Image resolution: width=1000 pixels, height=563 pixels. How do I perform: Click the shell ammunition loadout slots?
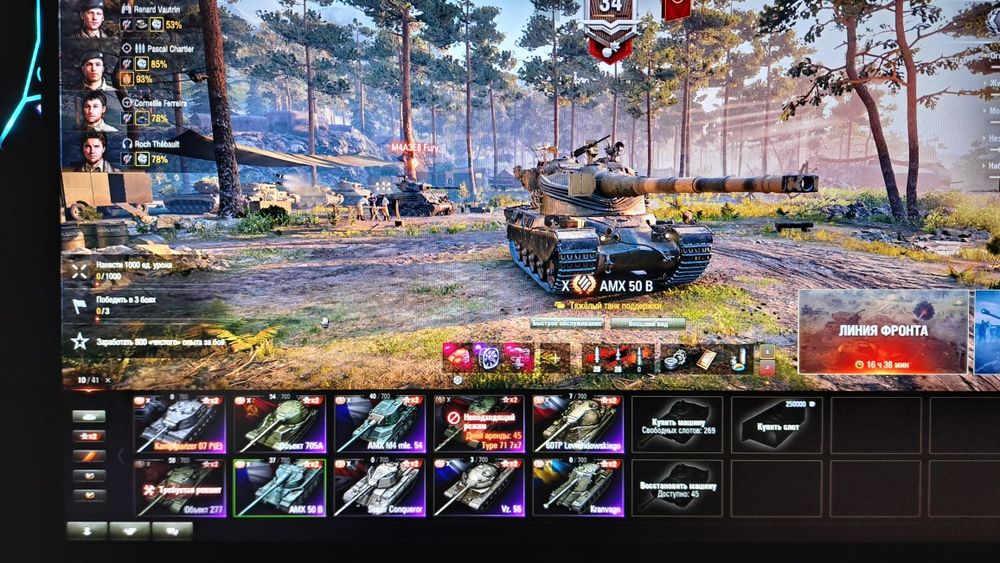(x=619, y=357)
